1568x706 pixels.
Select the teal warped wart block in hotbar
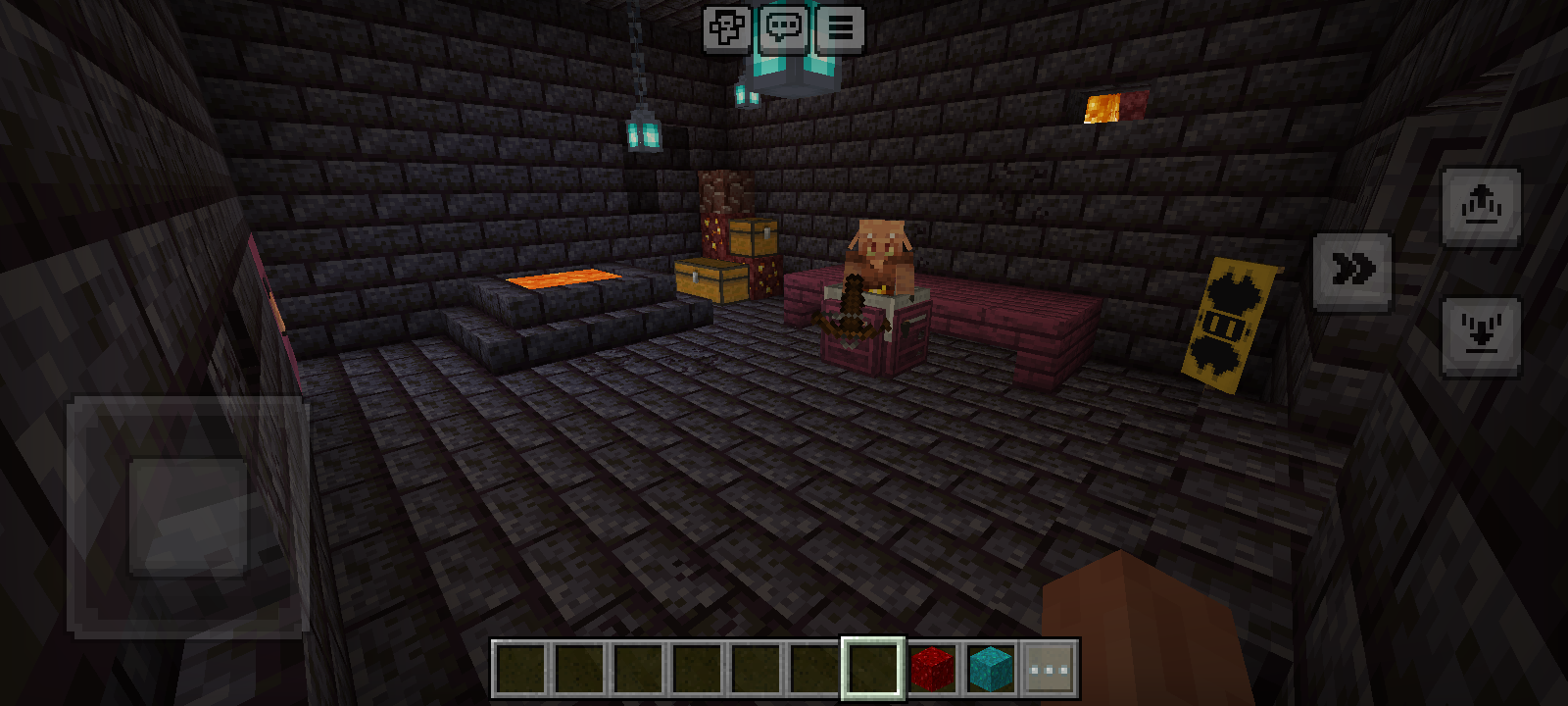[991, 668]
